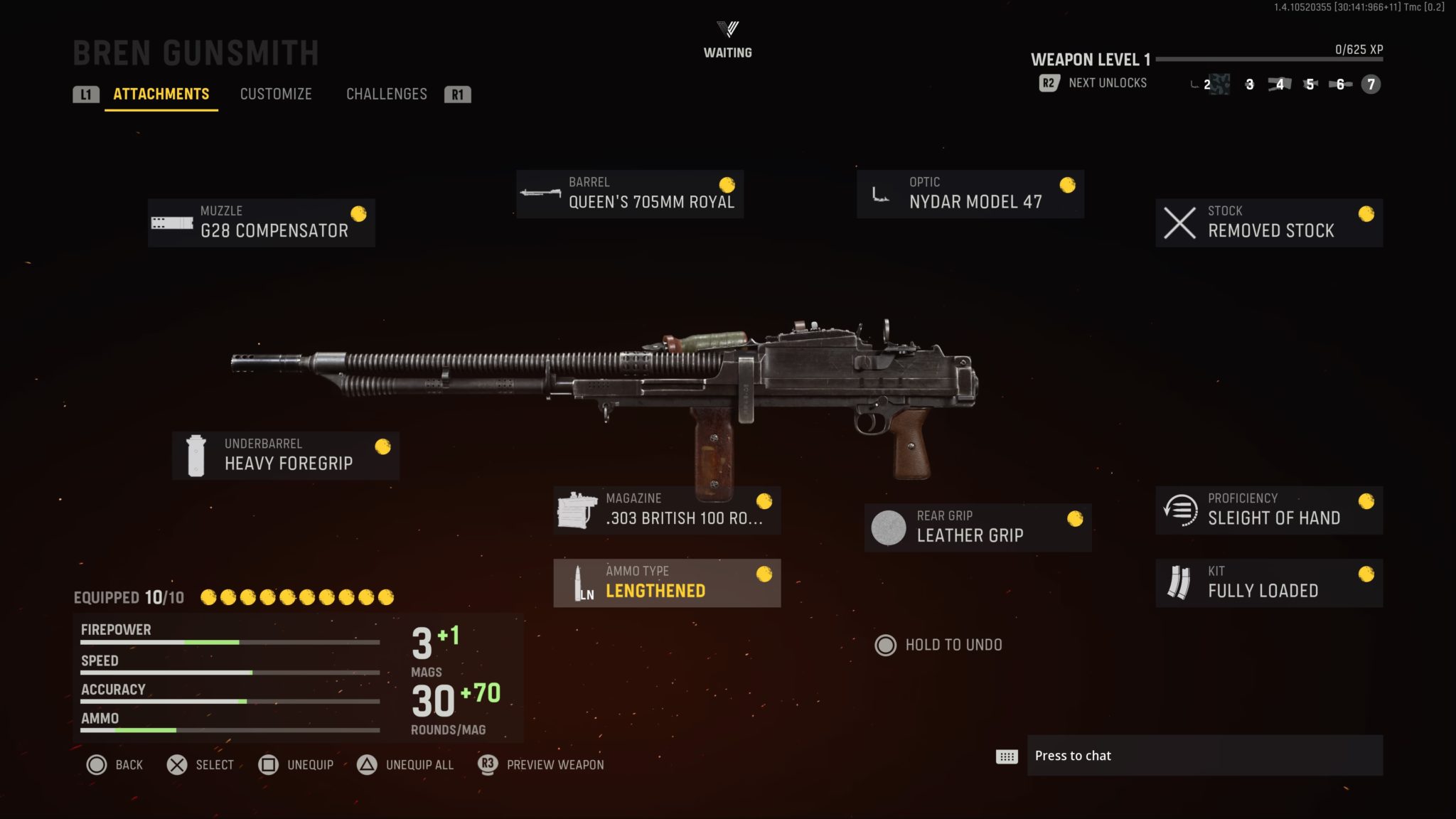Select the Removed Stock X icon
This screenshot has width=1456, height=819.
(x=1181, y=221)
